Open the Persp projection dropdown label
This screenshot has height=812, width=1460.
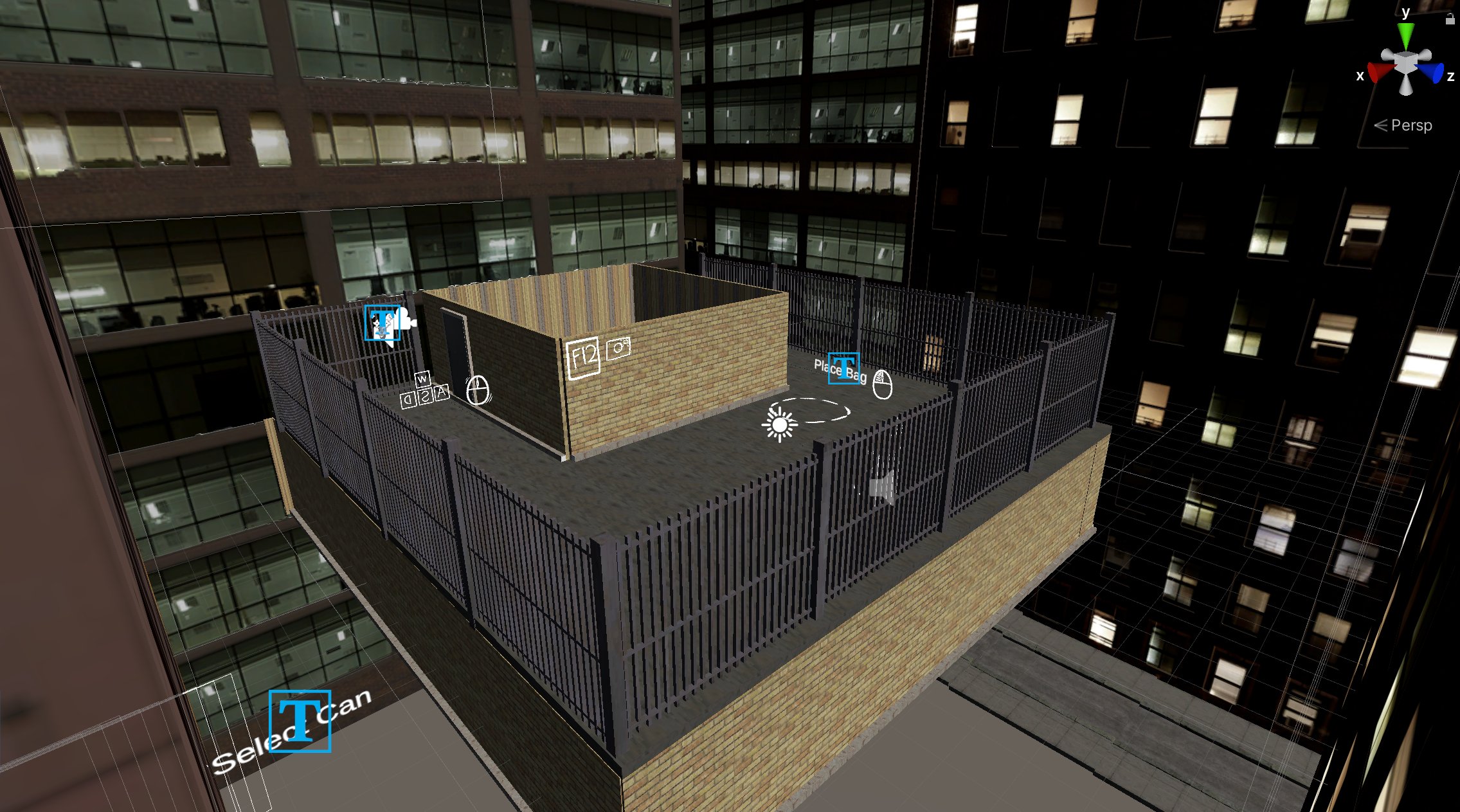click(1412, 125)
